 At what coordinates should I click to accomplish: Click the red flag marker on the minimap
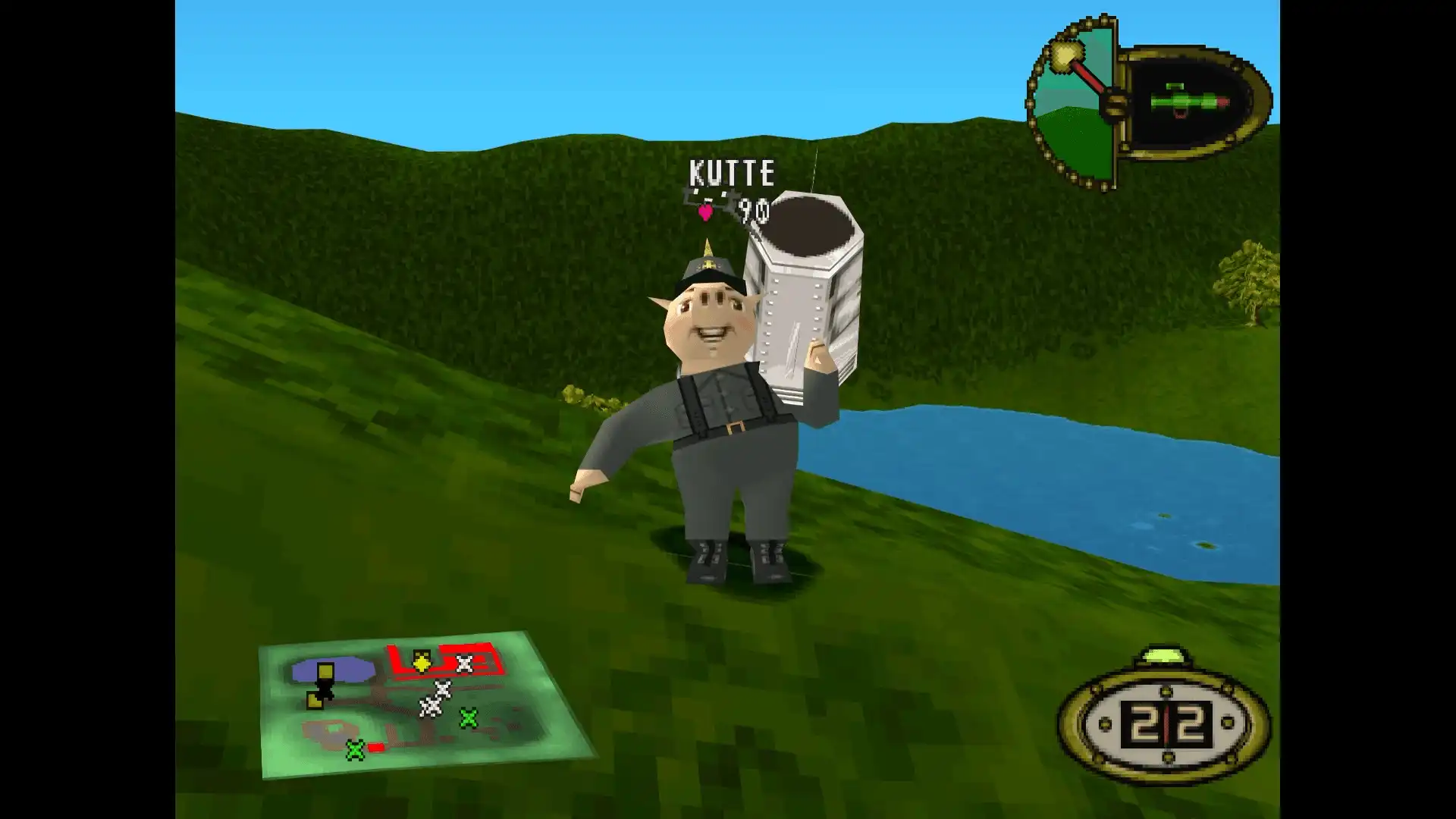(376, 748)
